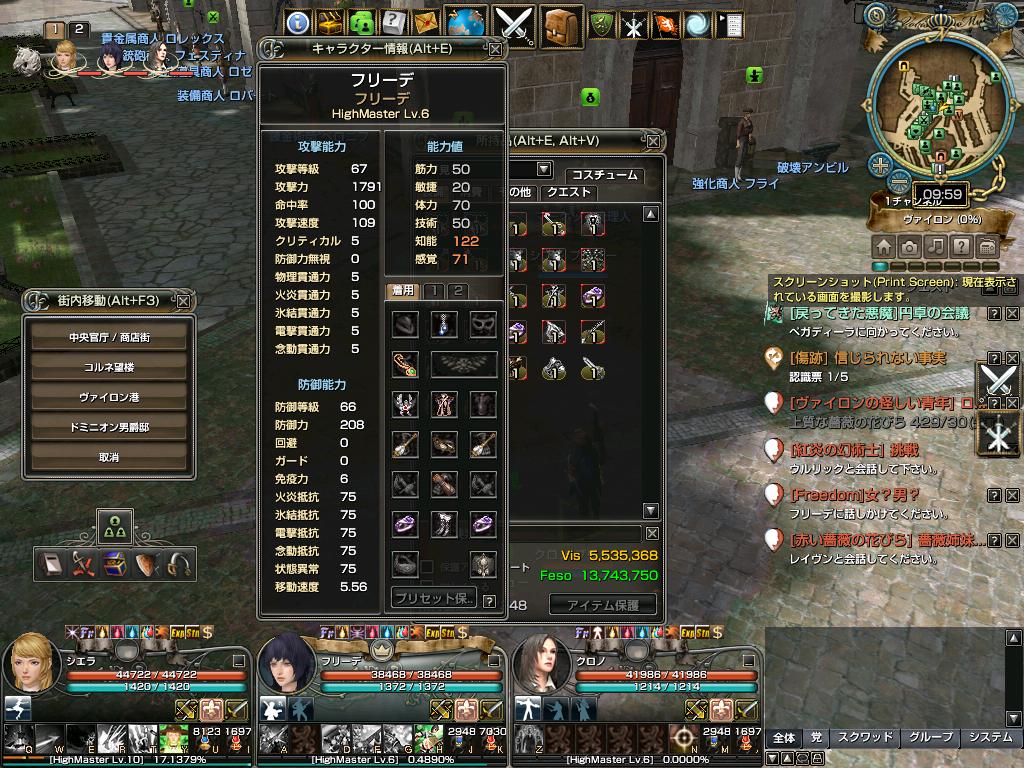Open the world globe map icon

[x=466, y=23]
